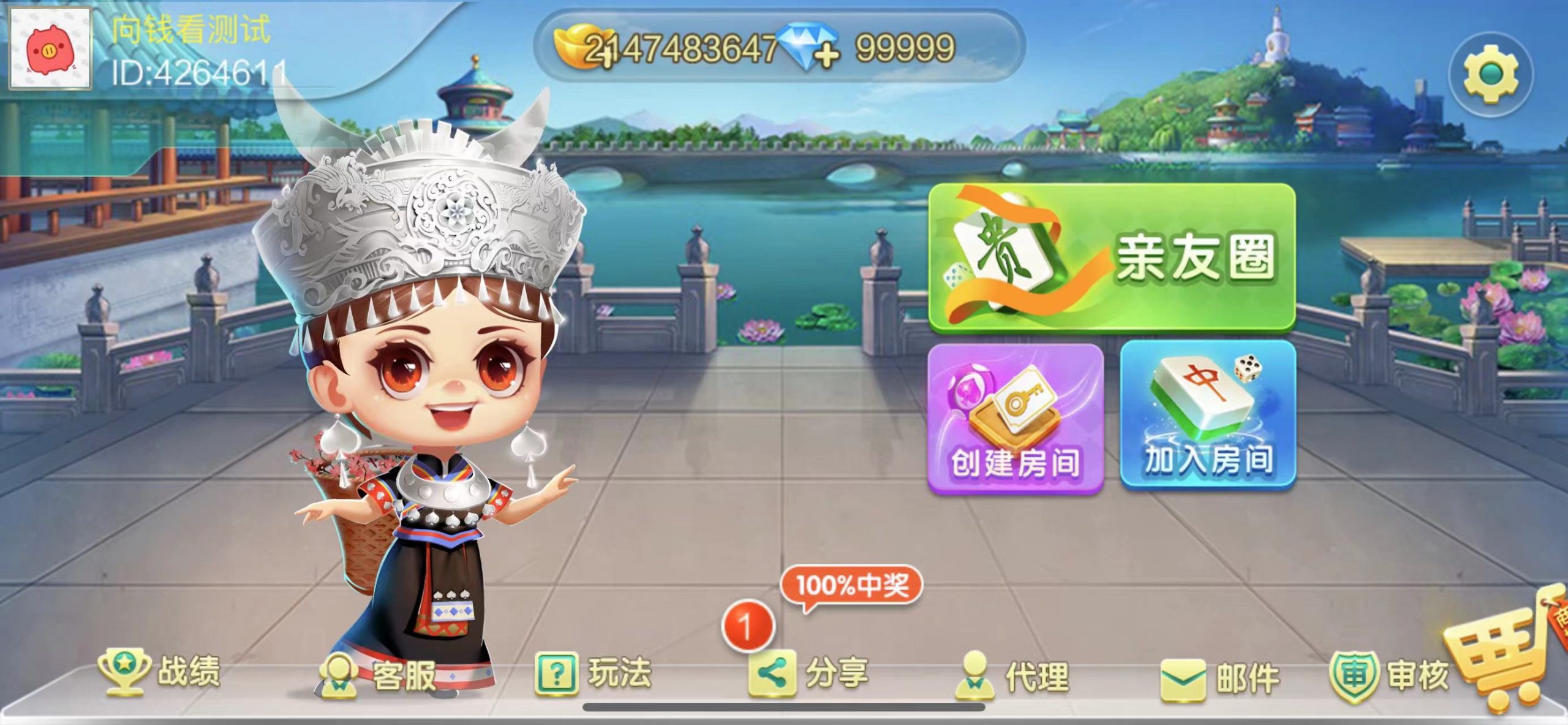The width and height of the screenshot is (1568, 725).
Task: Open settings with the gear icon
Action: pyautogui.click(x=1491, y=75)
